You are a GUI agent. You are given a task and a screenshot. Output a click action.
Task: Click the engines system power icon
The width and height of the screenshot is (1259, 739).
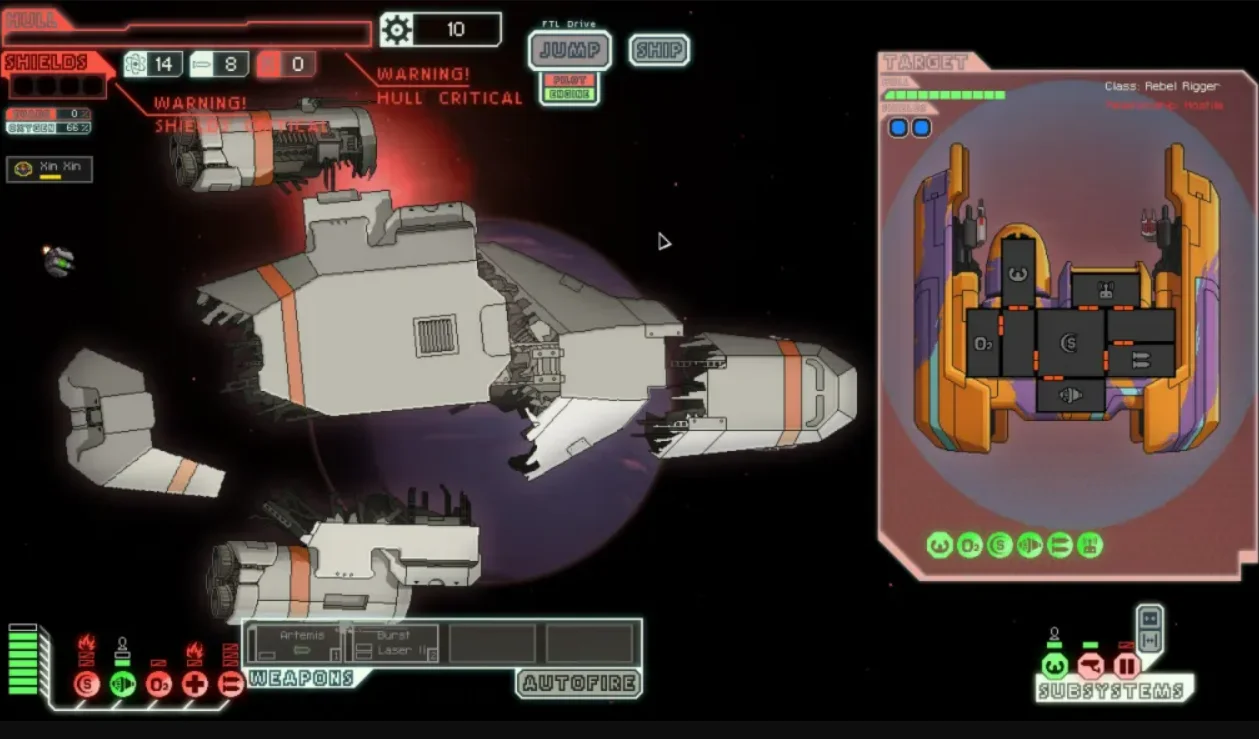pyautogui.click(x=123, y=684)
